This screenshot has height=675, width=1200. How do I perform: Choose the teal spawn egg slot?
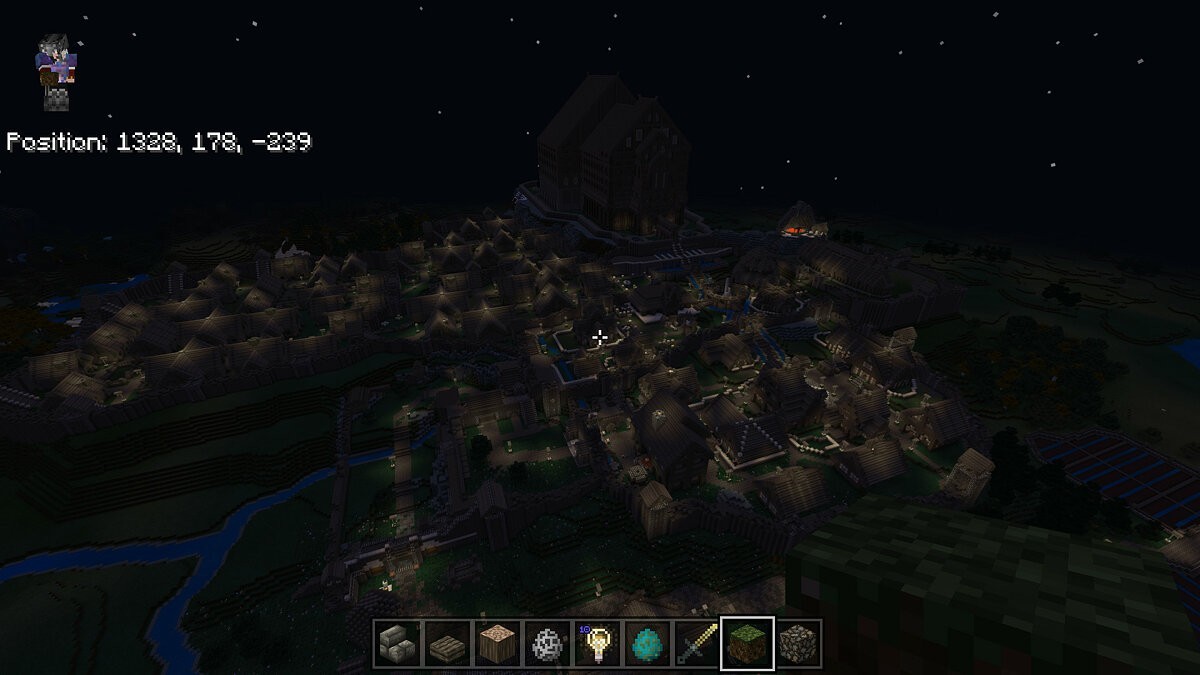(647, 643)
